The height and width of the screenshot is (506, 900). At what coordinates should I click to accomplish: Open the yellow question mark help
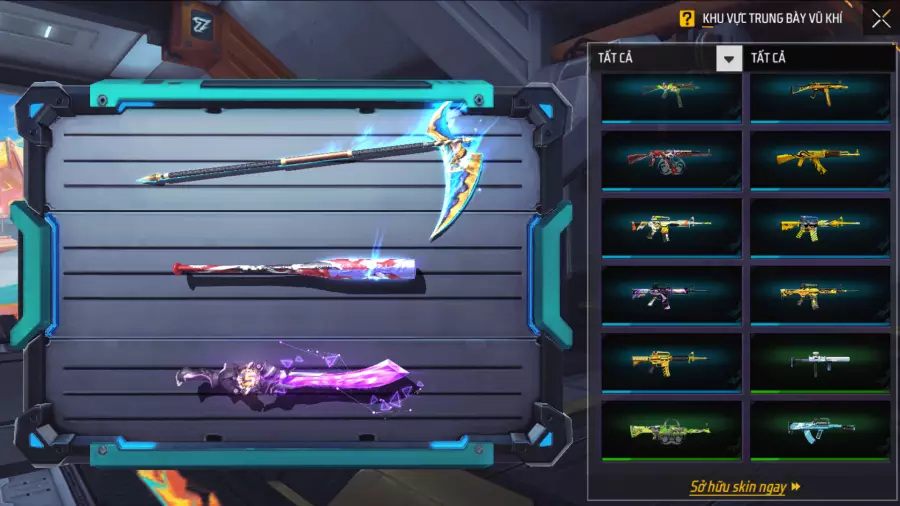[686, 18]
